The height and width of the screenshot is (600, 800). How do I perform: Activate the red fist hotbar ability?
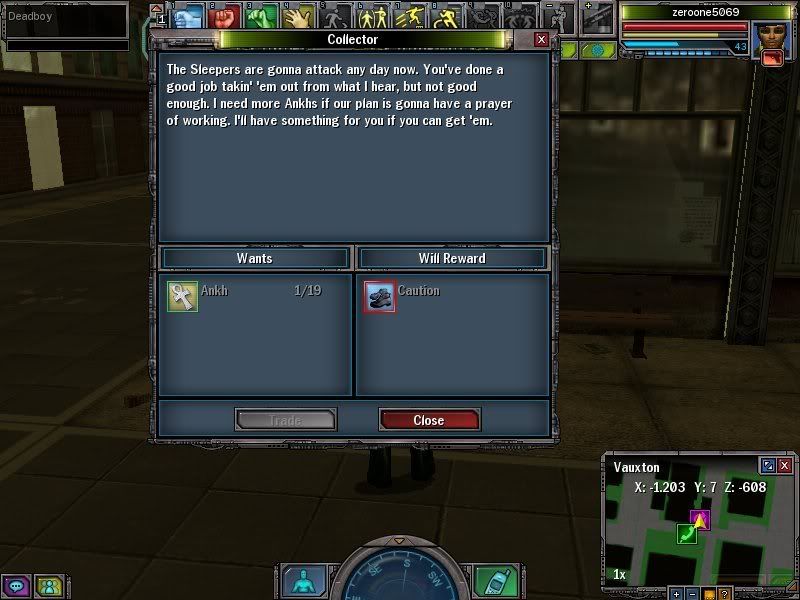point(225,17)
